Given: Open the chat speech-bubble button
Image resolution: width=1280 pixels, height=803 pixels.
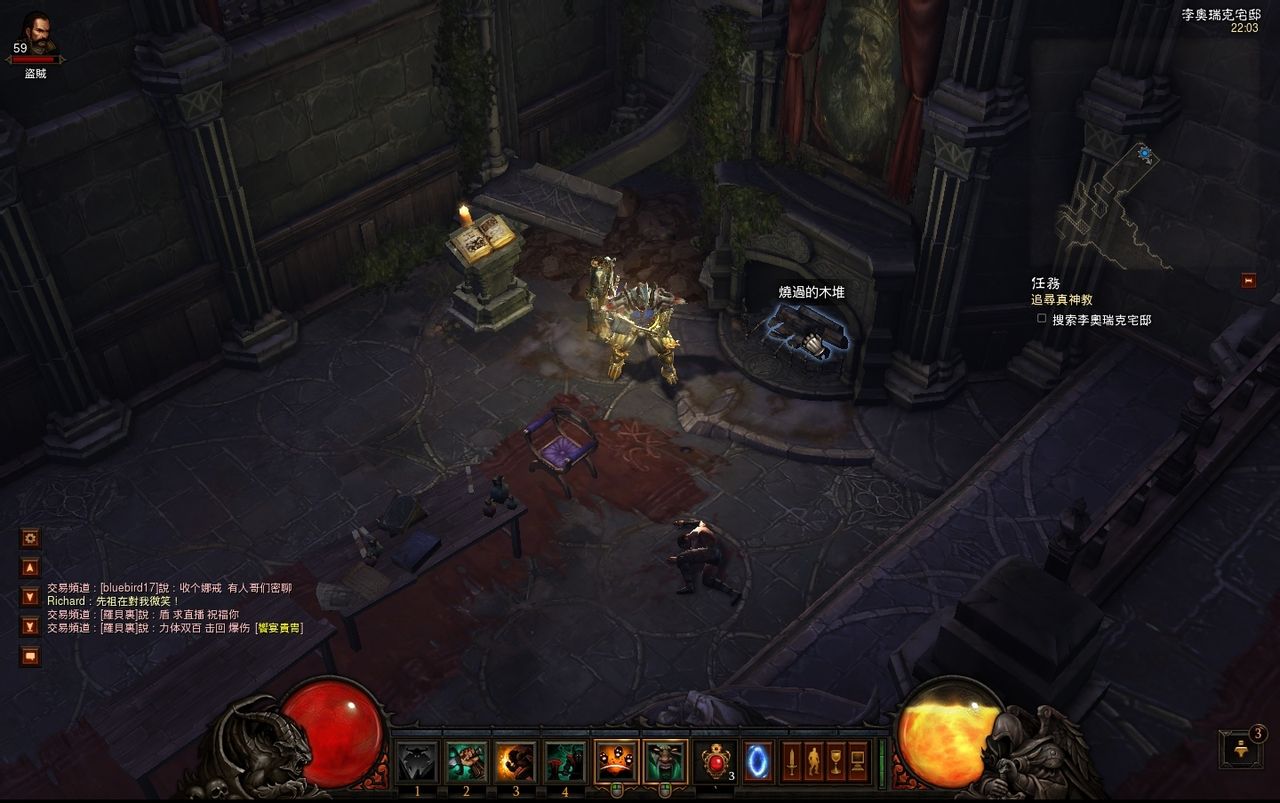Looking at the screenshot, I should (x=31, y=656).
